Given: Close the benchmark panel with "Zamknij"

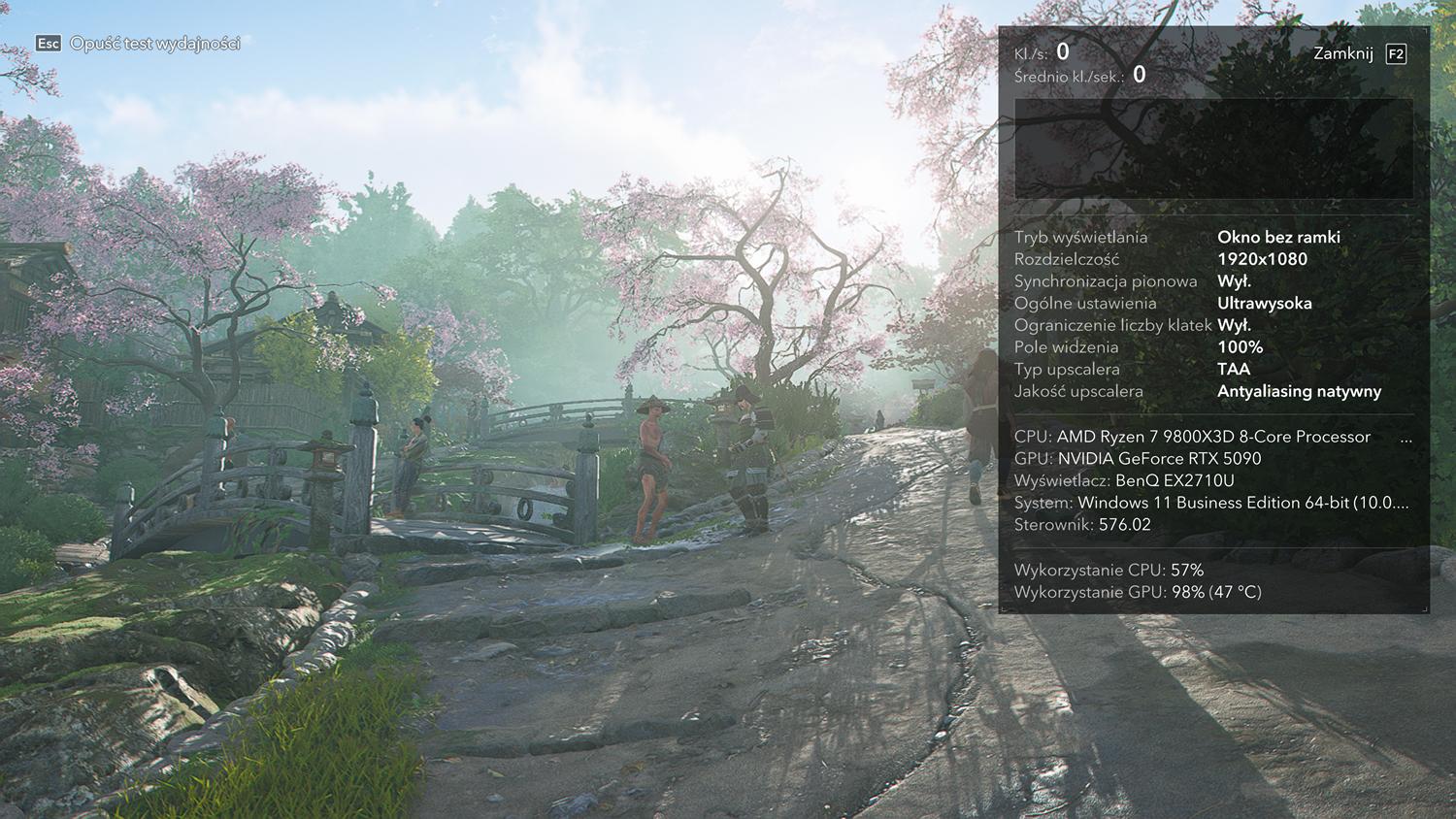Looking at the screenshot, I should click(x=1343, y=53).
